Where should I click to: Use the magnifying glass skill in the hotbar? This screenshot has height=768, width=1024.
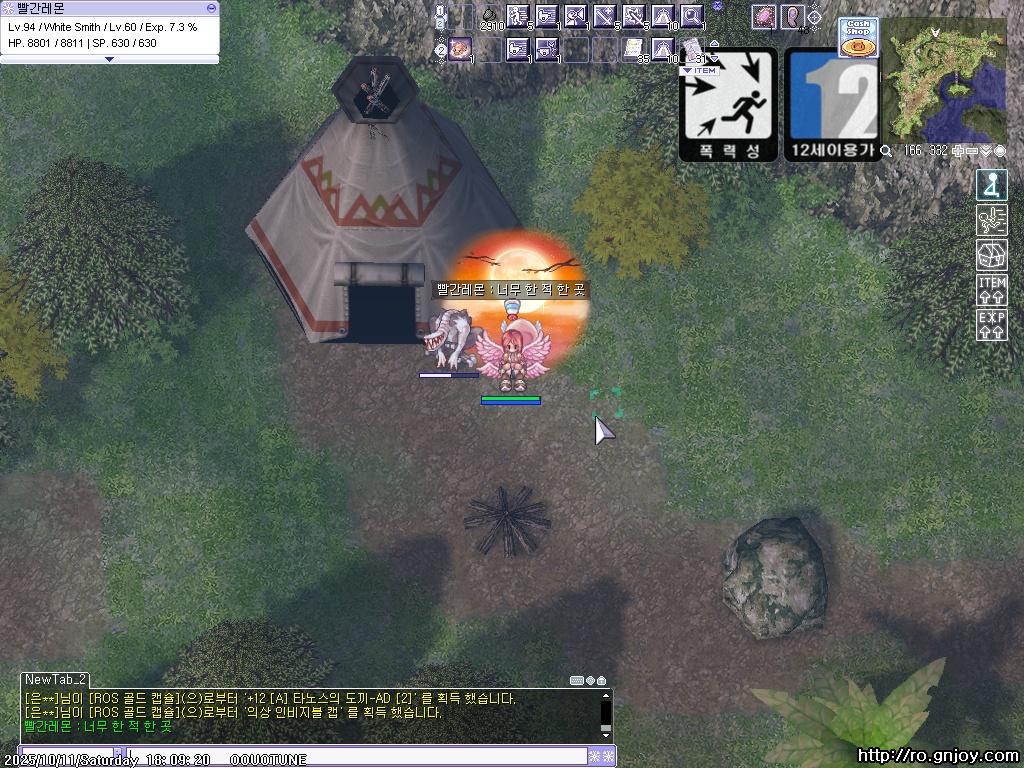(x=691, y=16)
